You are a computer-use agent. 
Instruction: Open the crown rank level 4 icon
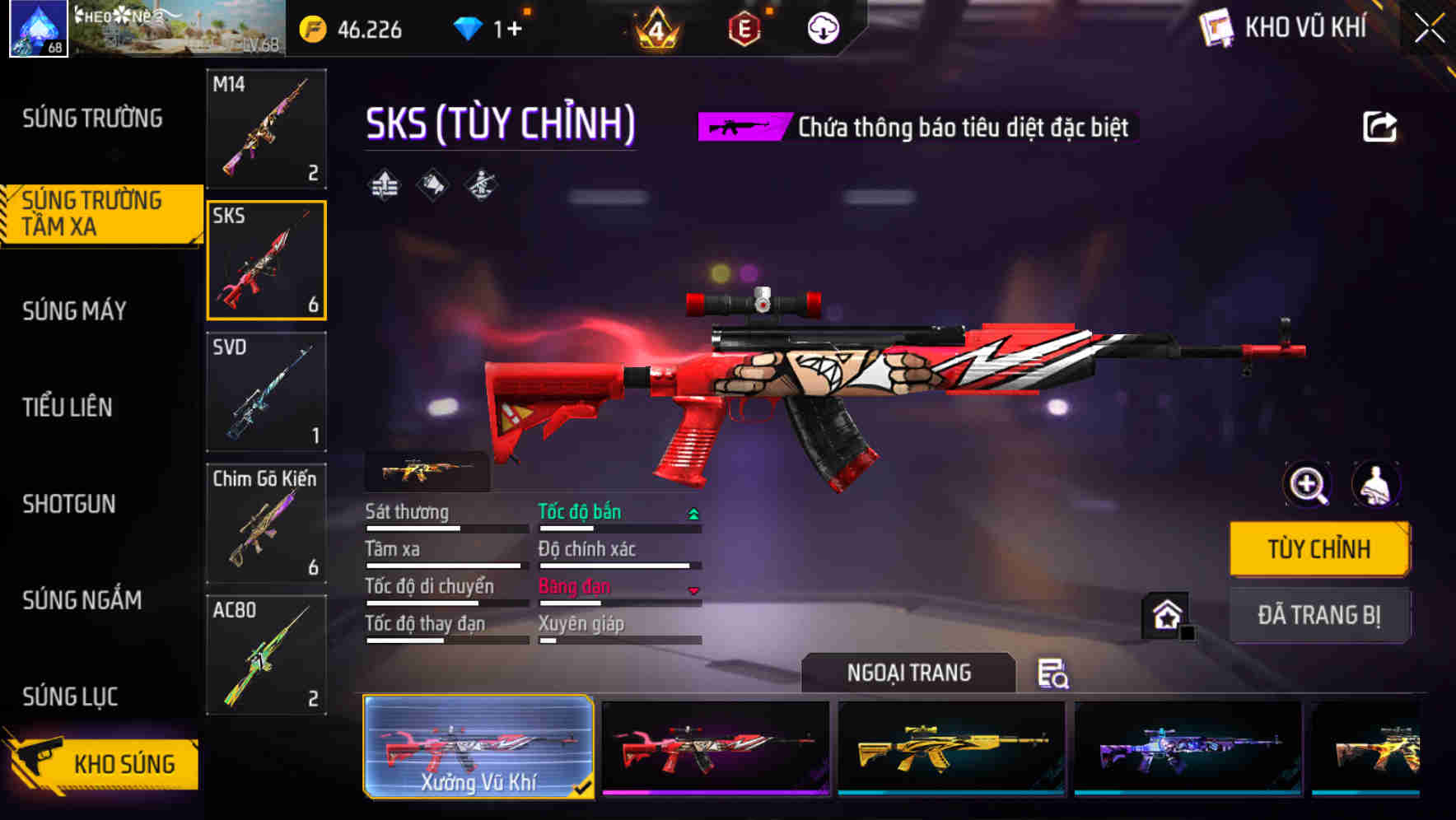[x=653, y=30]
